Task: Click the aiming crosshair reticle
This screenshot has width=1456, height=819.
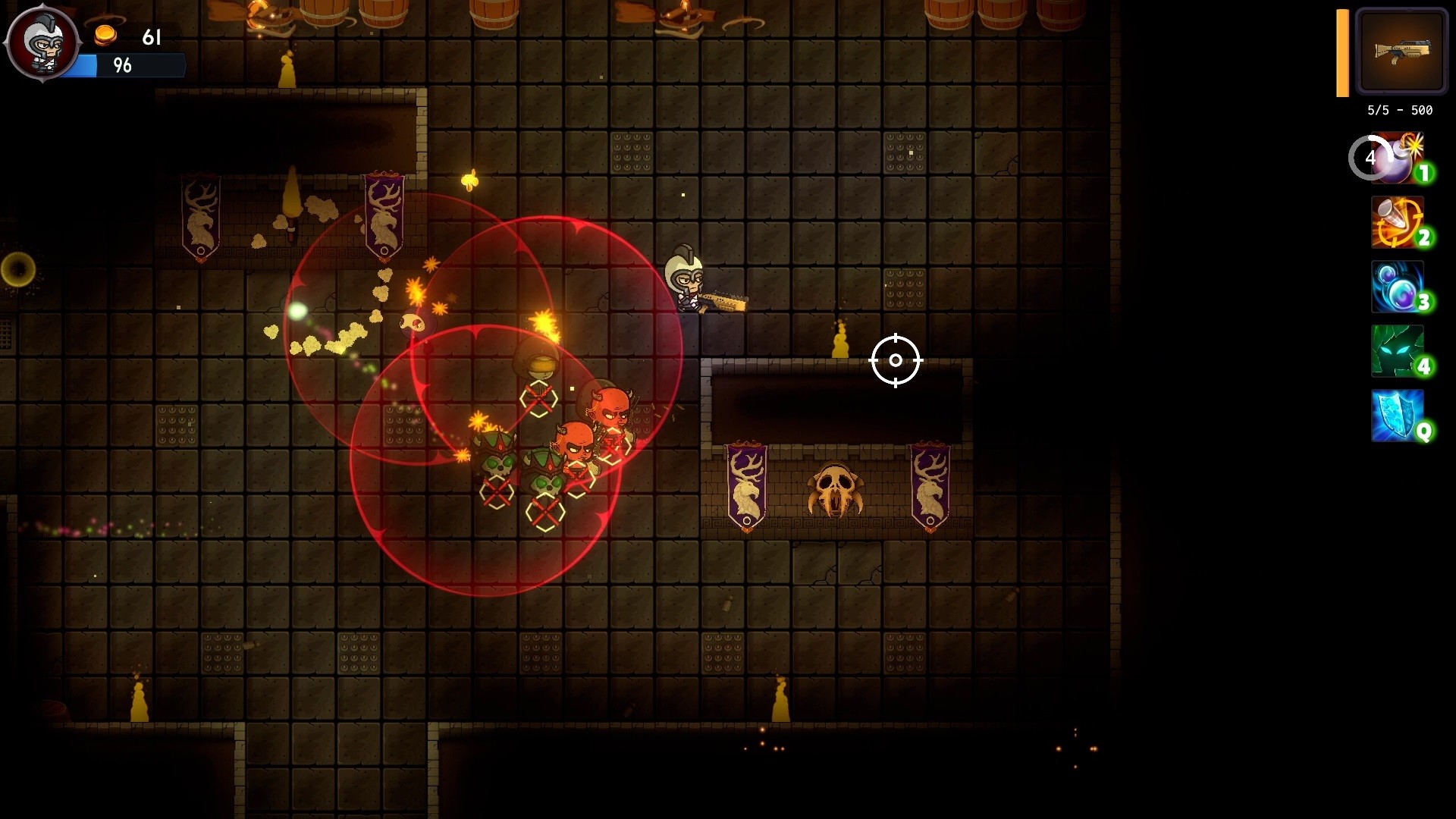Action: [896, 360]
